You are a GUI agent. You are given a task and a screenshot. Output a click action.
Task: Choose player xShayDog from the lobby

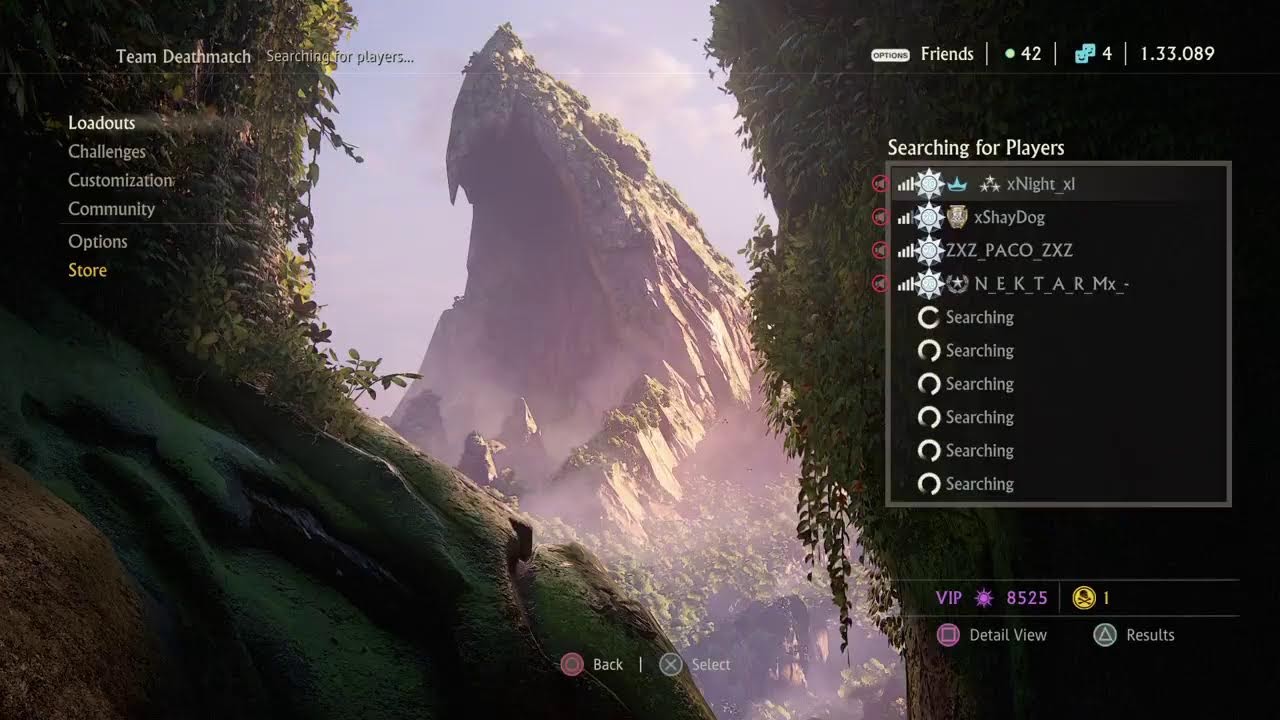pyautogui.click(x=1008, y=217)
